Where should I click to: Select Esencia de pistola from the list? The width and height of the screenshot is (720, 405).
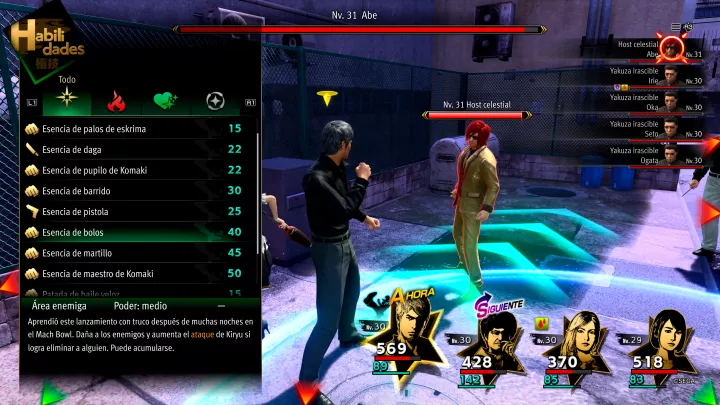tap(130, 211)
